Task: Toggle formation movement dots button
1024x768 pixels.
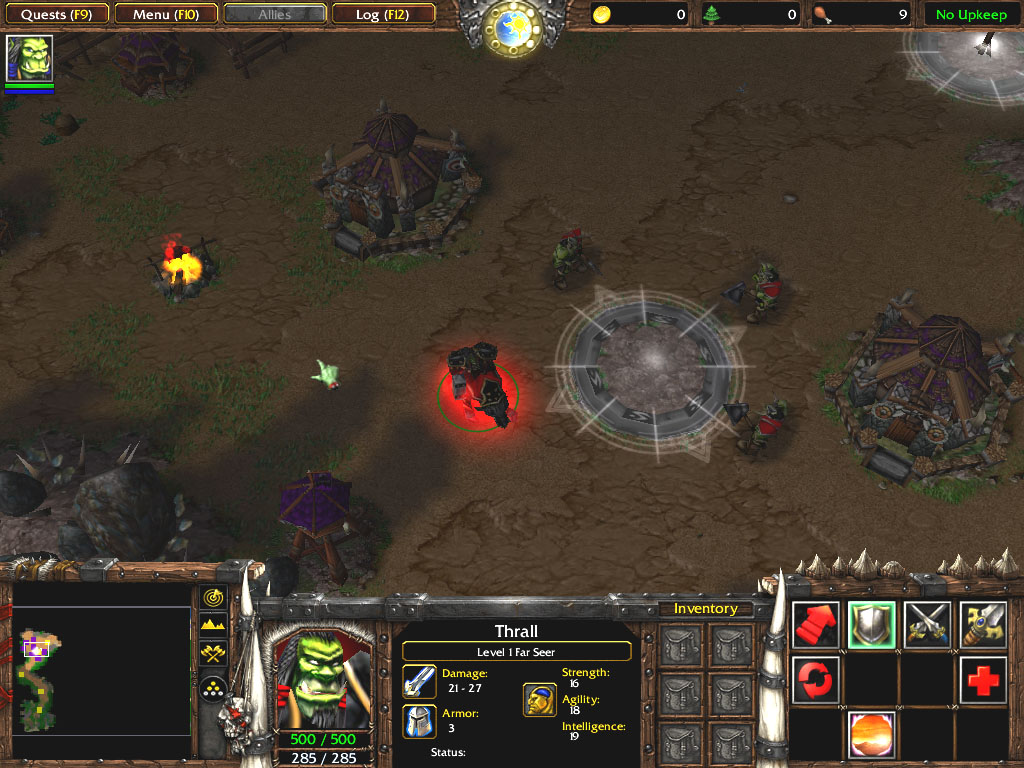Action: coord(213,688)
